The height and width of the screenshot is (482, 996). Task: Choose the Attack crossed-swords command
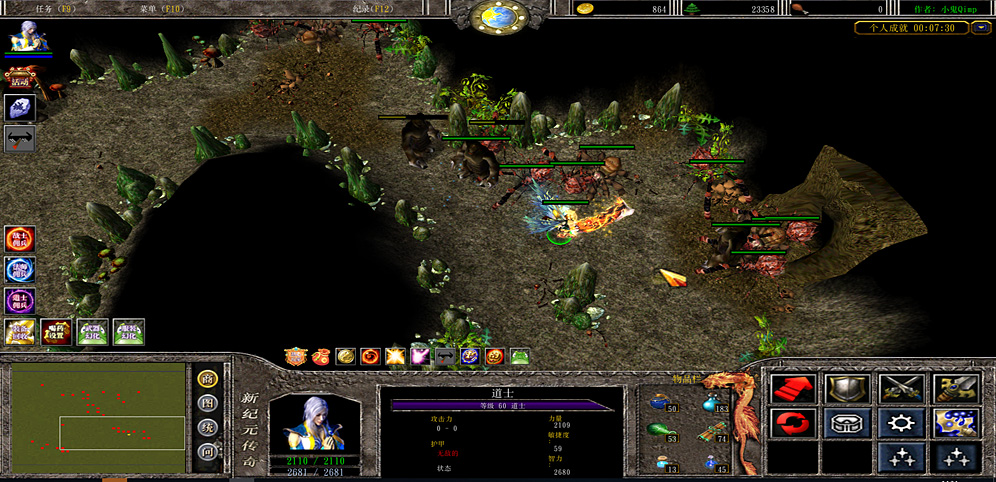[x=900, y=388]
